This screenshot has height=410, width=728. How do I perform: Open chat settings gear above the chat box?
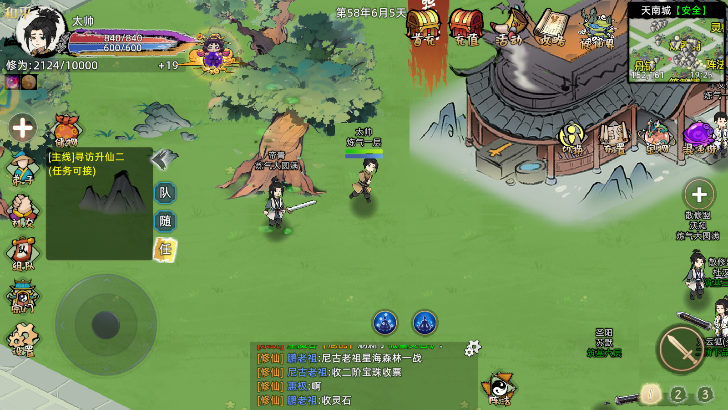pyautogui.click(x=472, y=347)
